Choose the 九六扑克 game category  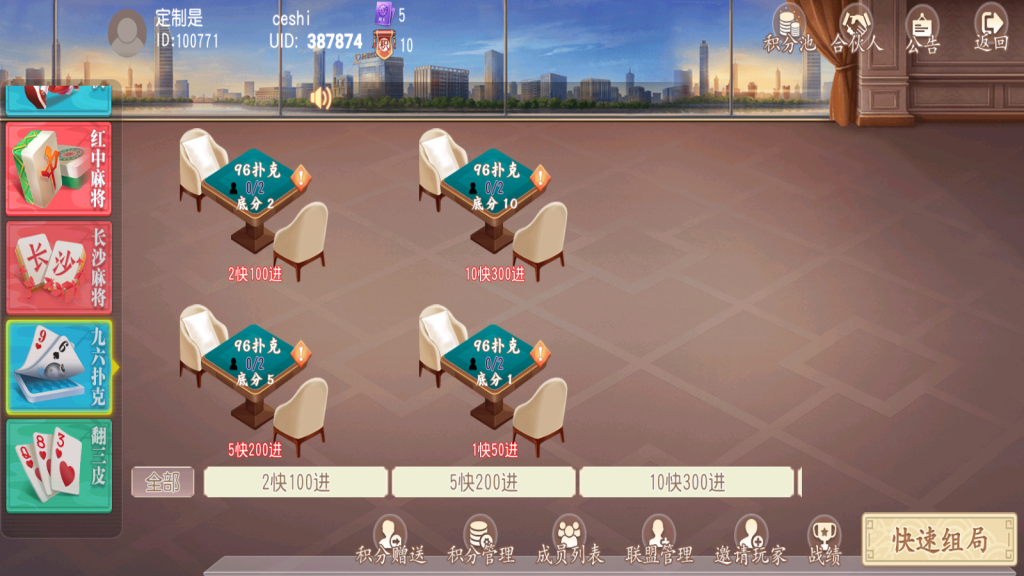click(59, 367)
